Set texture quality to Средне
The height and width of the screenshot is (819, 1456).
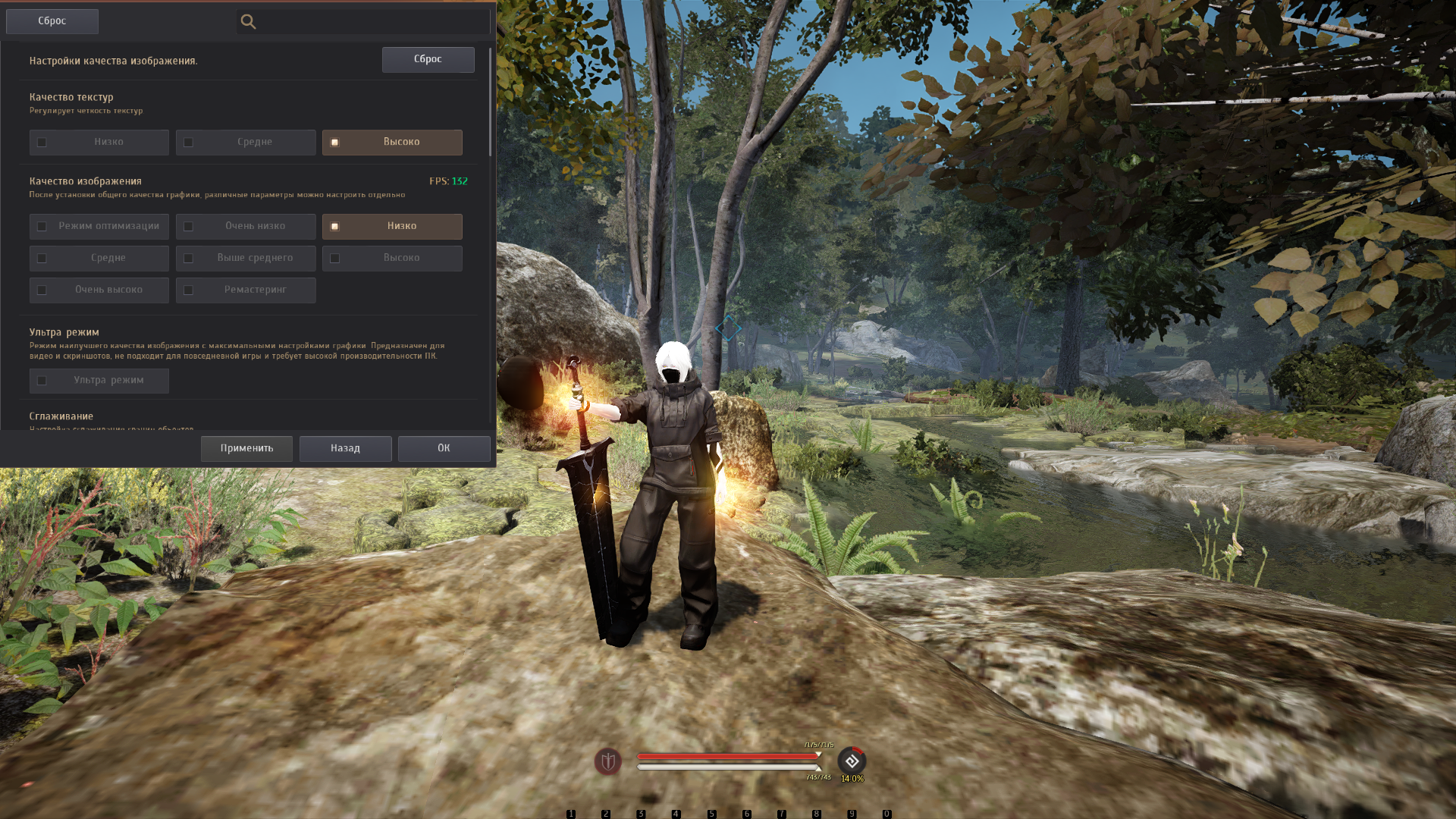(246, 143)
